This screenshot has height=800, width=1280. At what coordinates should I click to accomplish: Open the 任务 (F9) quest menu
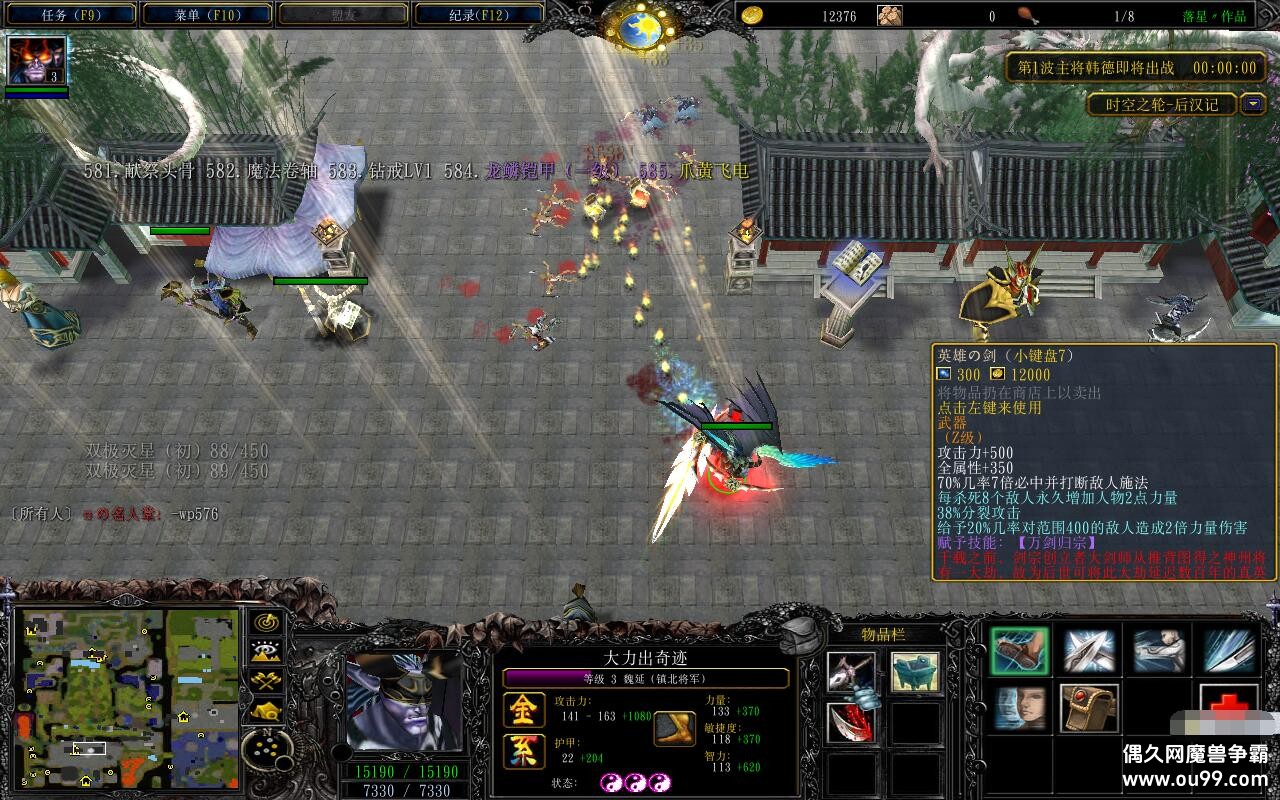point(72,15)
